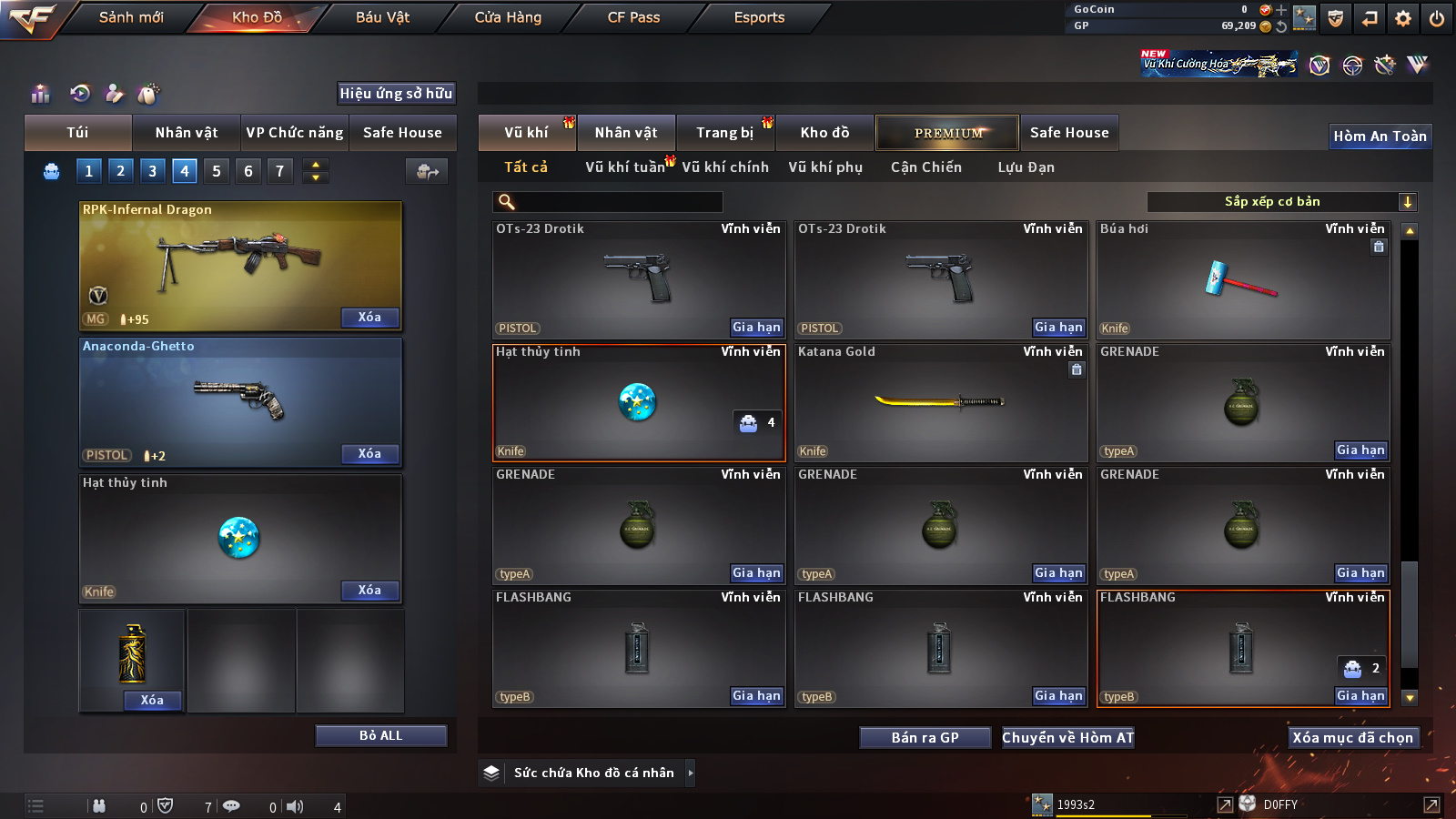Select the Lựu Đạn grenade category
The image size is (1456, 819).
coord(1026,167)
